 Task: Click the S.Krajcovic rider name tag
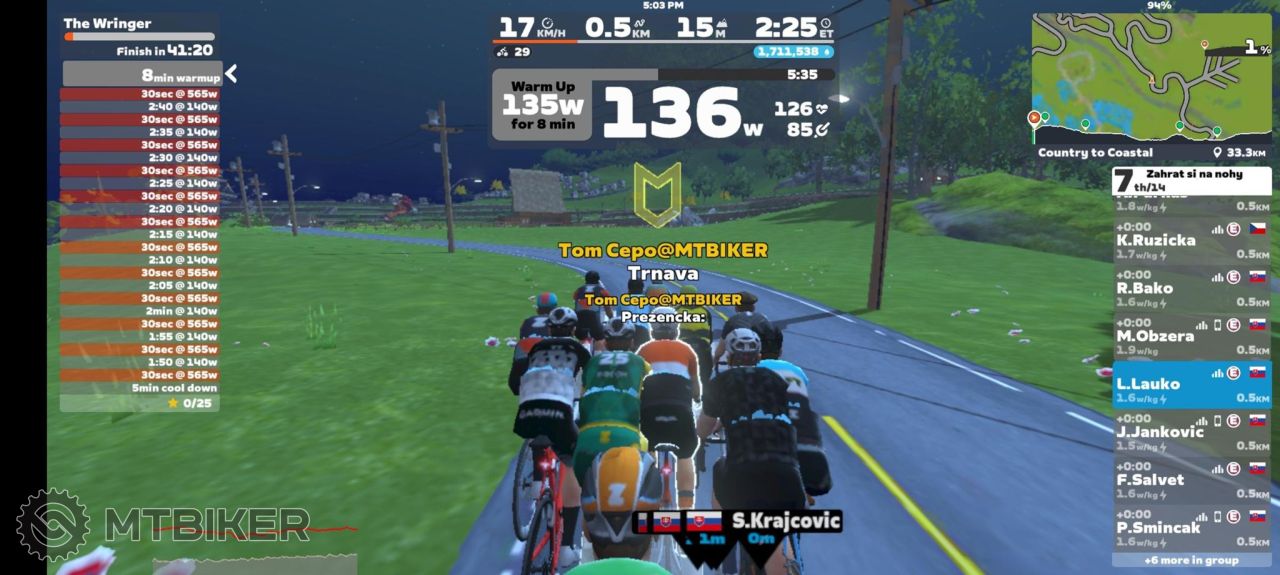pyautogui.click(x=785, y=521)
